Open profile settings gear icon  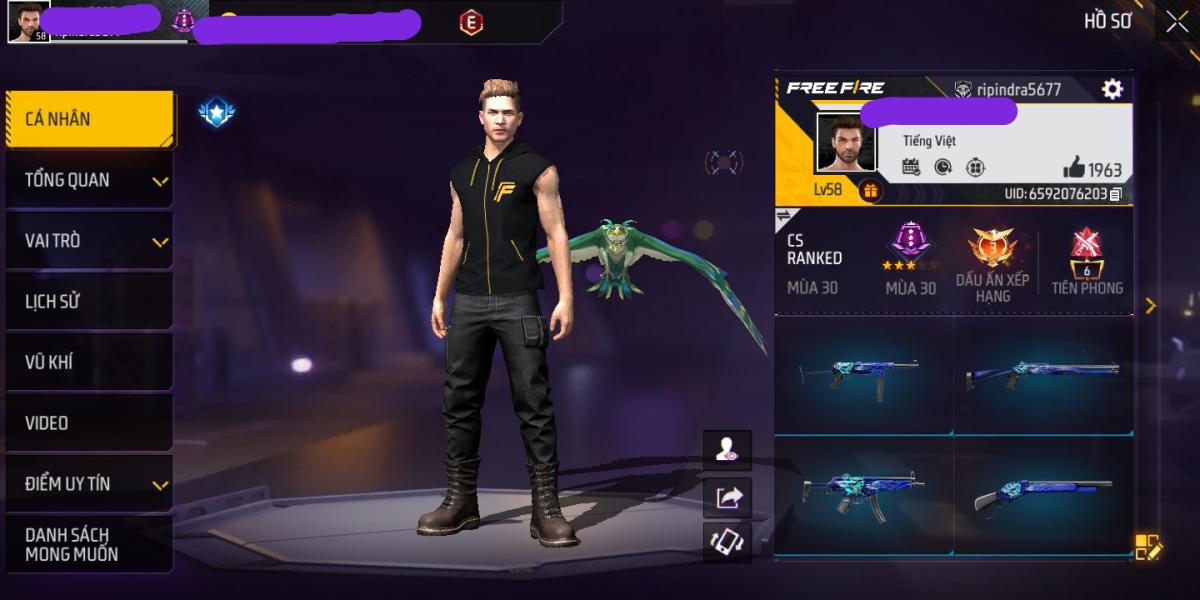point(1112,89)
